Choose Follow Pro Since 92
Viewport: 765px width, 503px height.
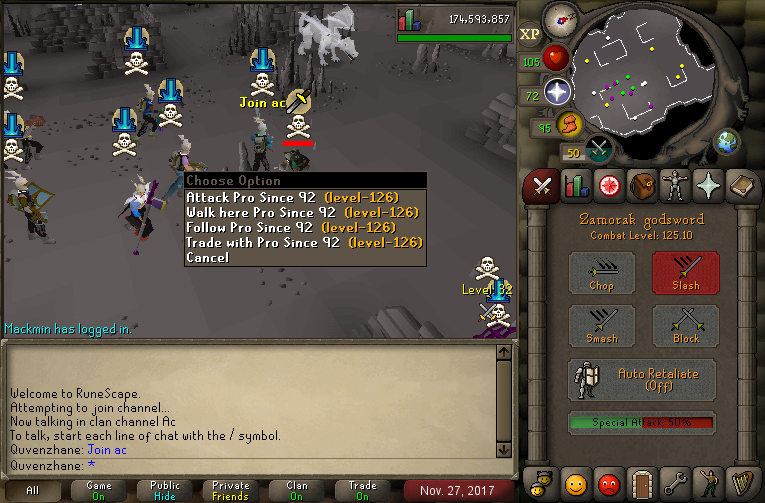[x=292, y=227]
